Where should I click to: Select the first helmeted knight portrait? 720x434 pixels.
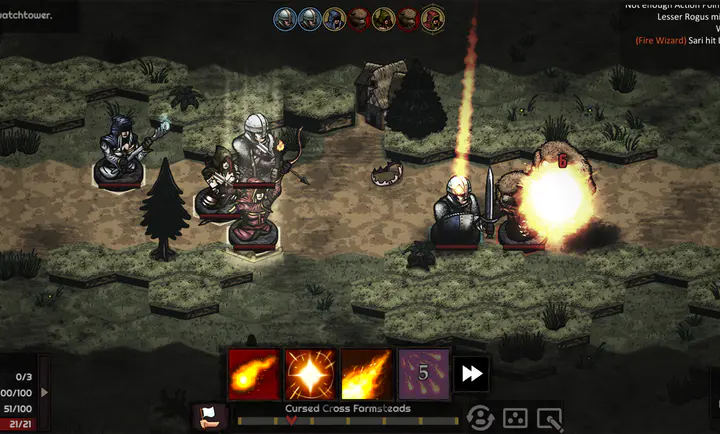[x=286, y=17]
